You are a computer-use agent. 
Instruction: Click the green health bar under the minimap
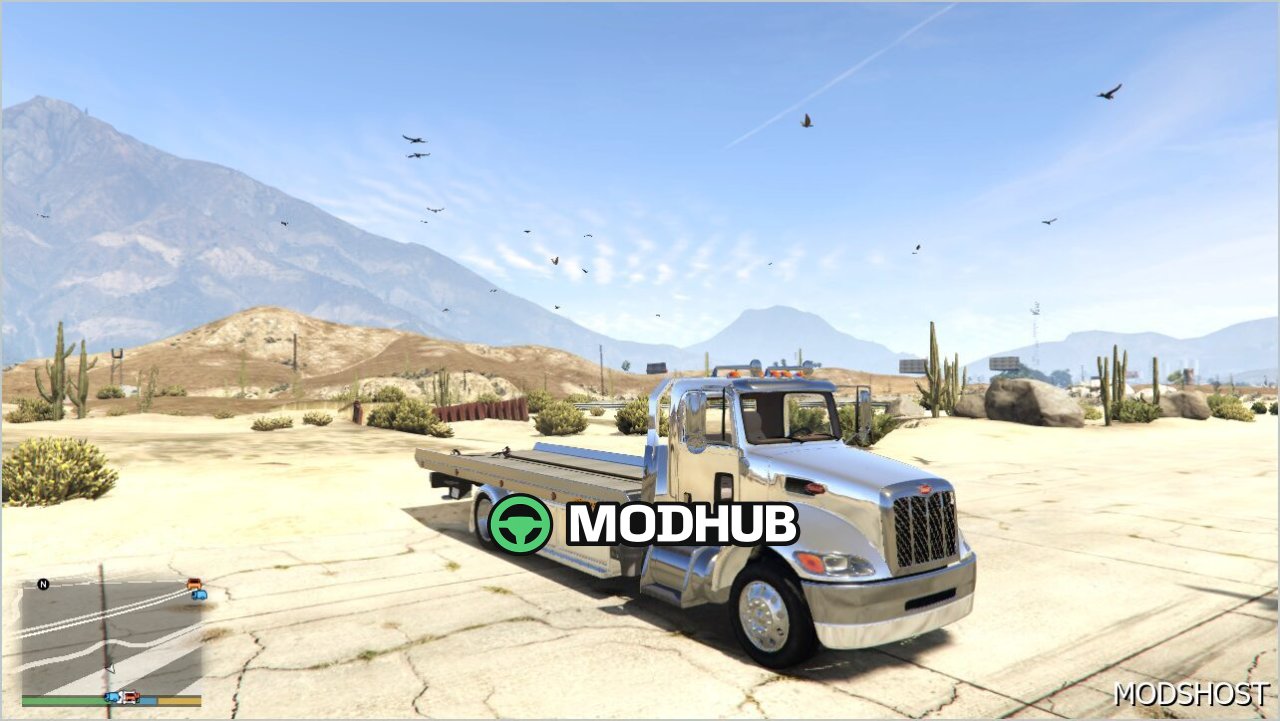coord(60,699)
